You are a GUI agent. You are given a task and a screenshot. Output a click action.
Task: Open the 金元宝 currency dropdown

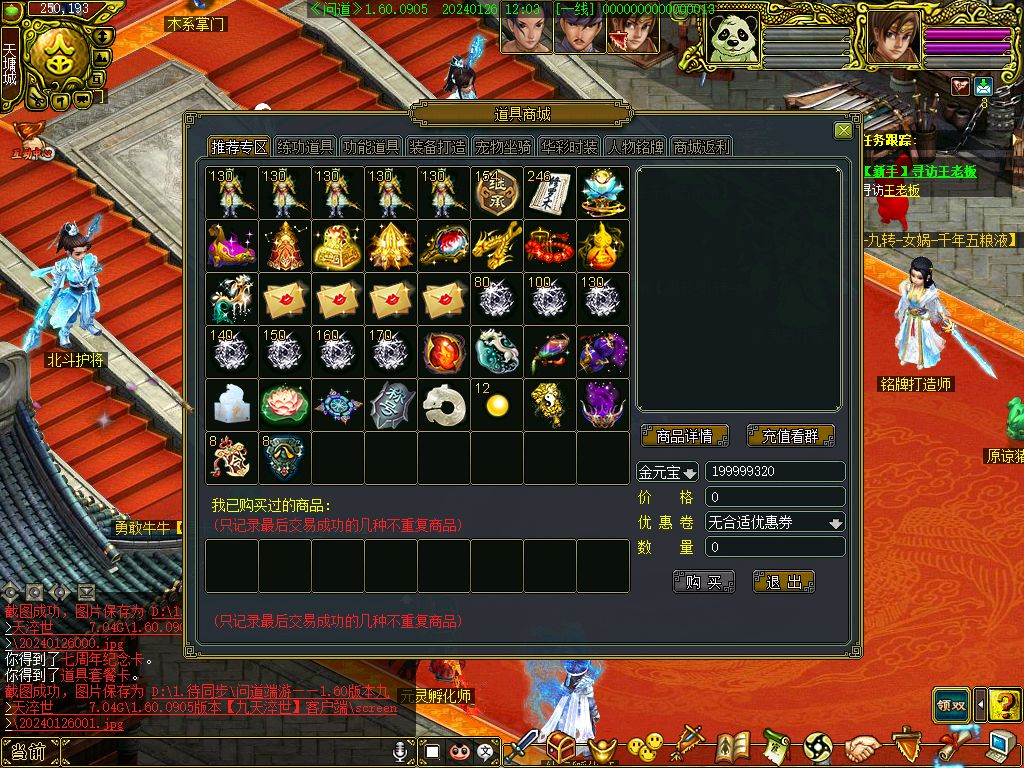click(668, 472)
